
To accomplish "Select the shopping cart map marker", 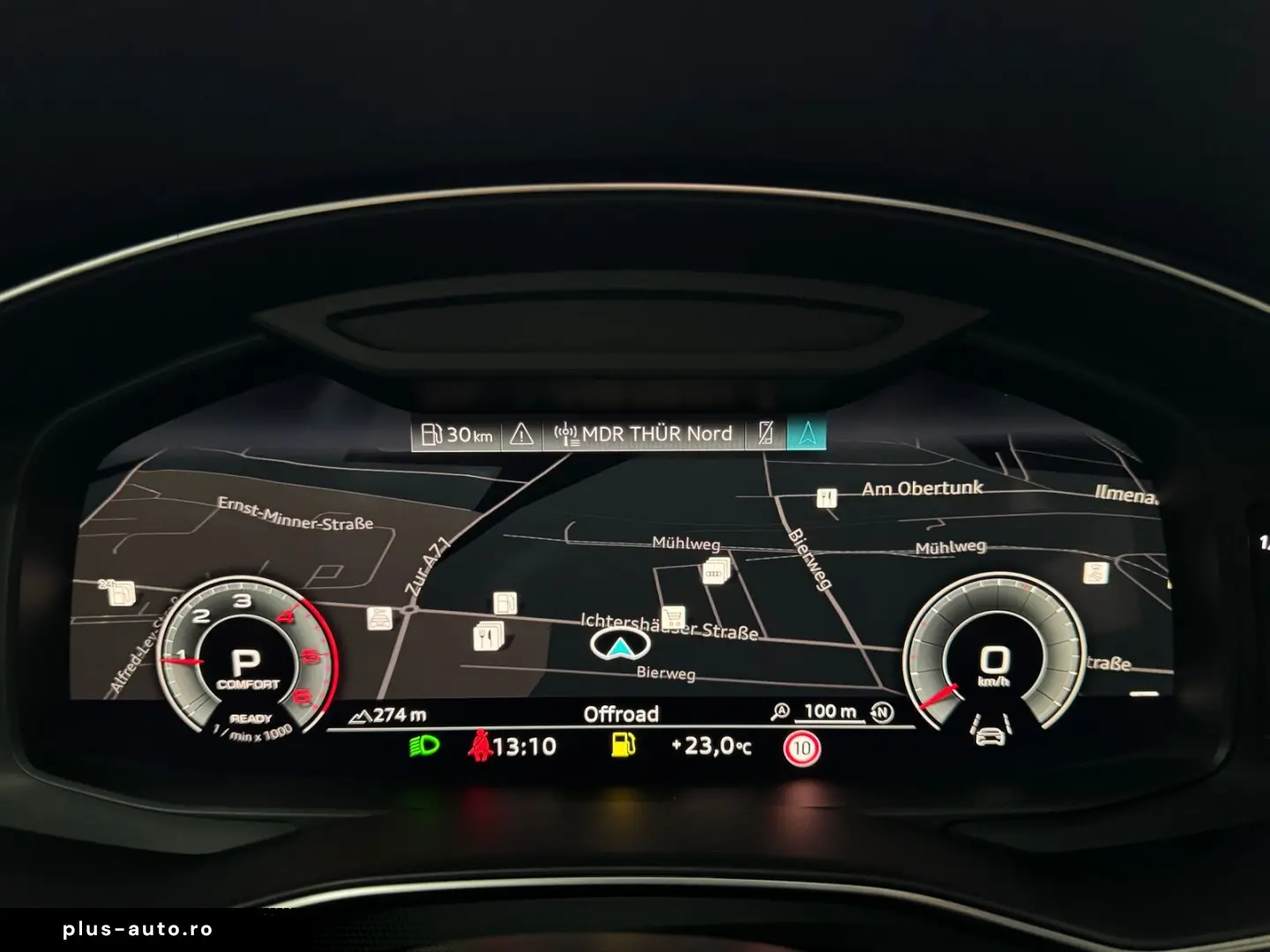I will pos(674,615).
